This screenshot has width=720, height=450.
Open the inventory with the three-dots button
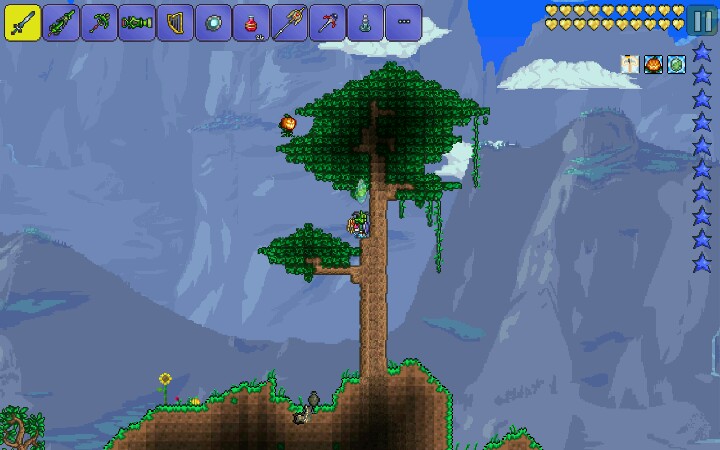click(403, 21)
